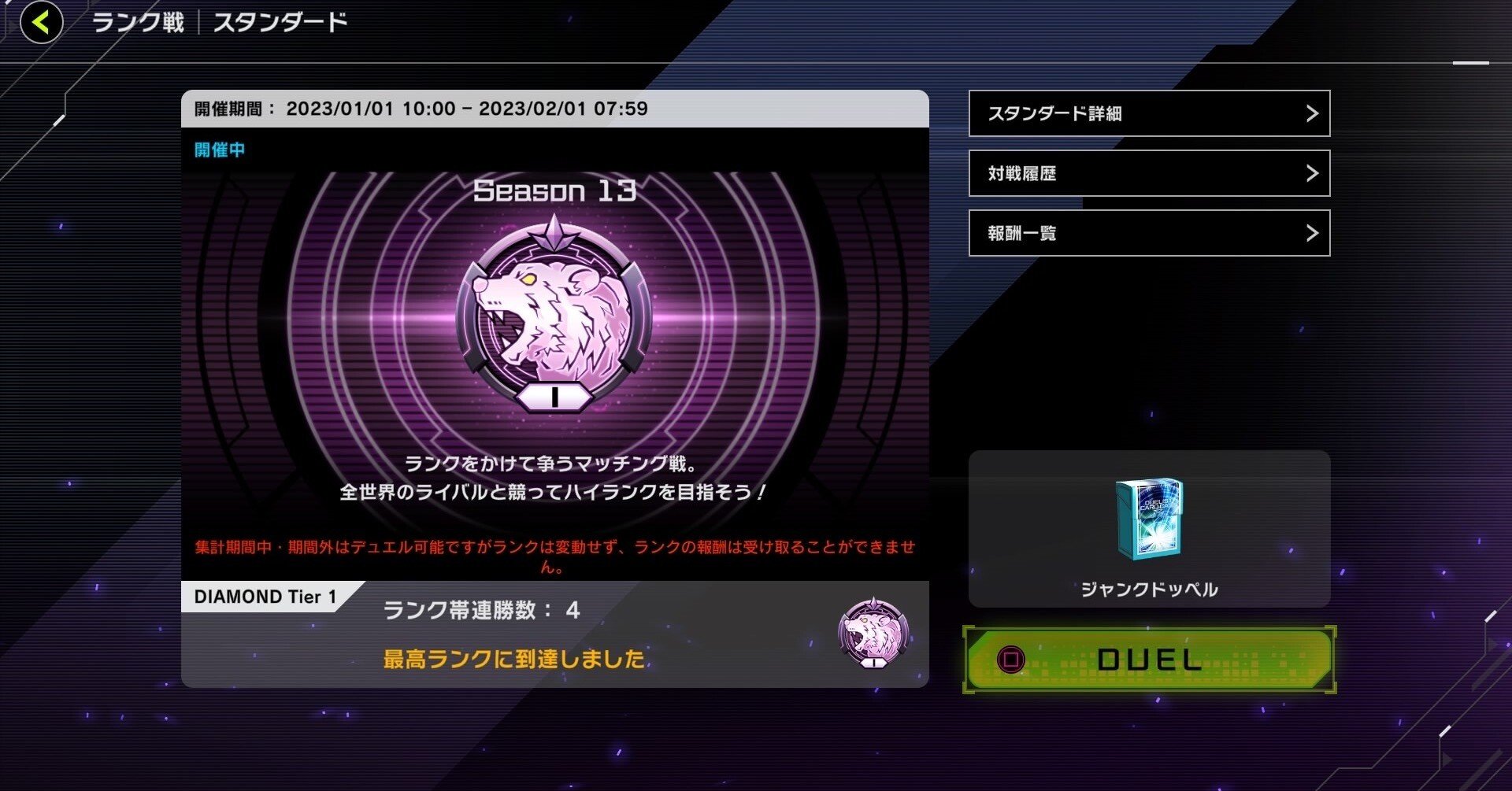
Task: Expand 報酬一覧 using the right chevron
Action: click(1312, 233)
